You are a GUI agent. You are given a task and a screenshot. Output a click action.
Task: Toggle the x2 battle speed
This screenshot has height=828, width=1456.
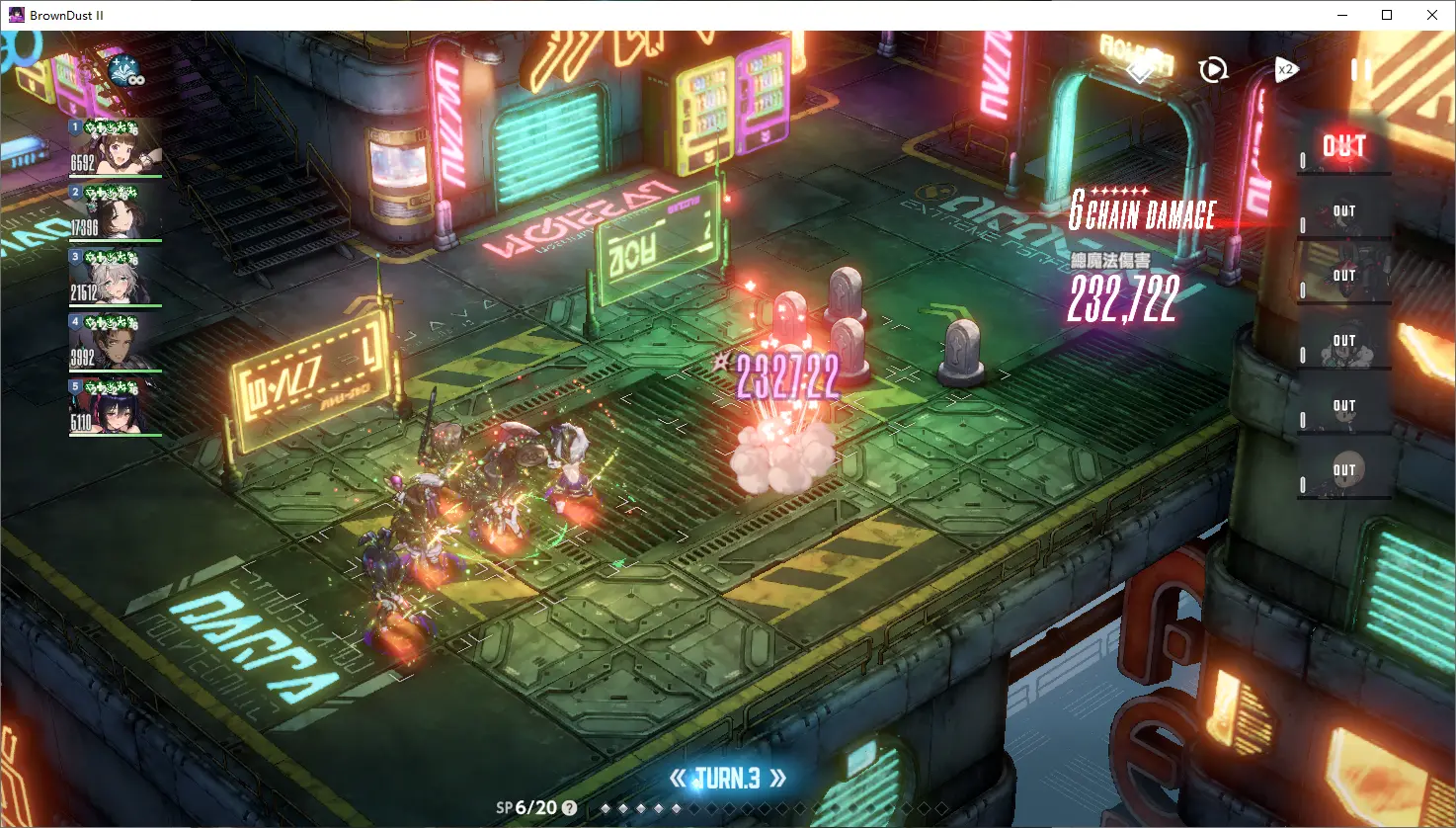(x=1284, y=70)
